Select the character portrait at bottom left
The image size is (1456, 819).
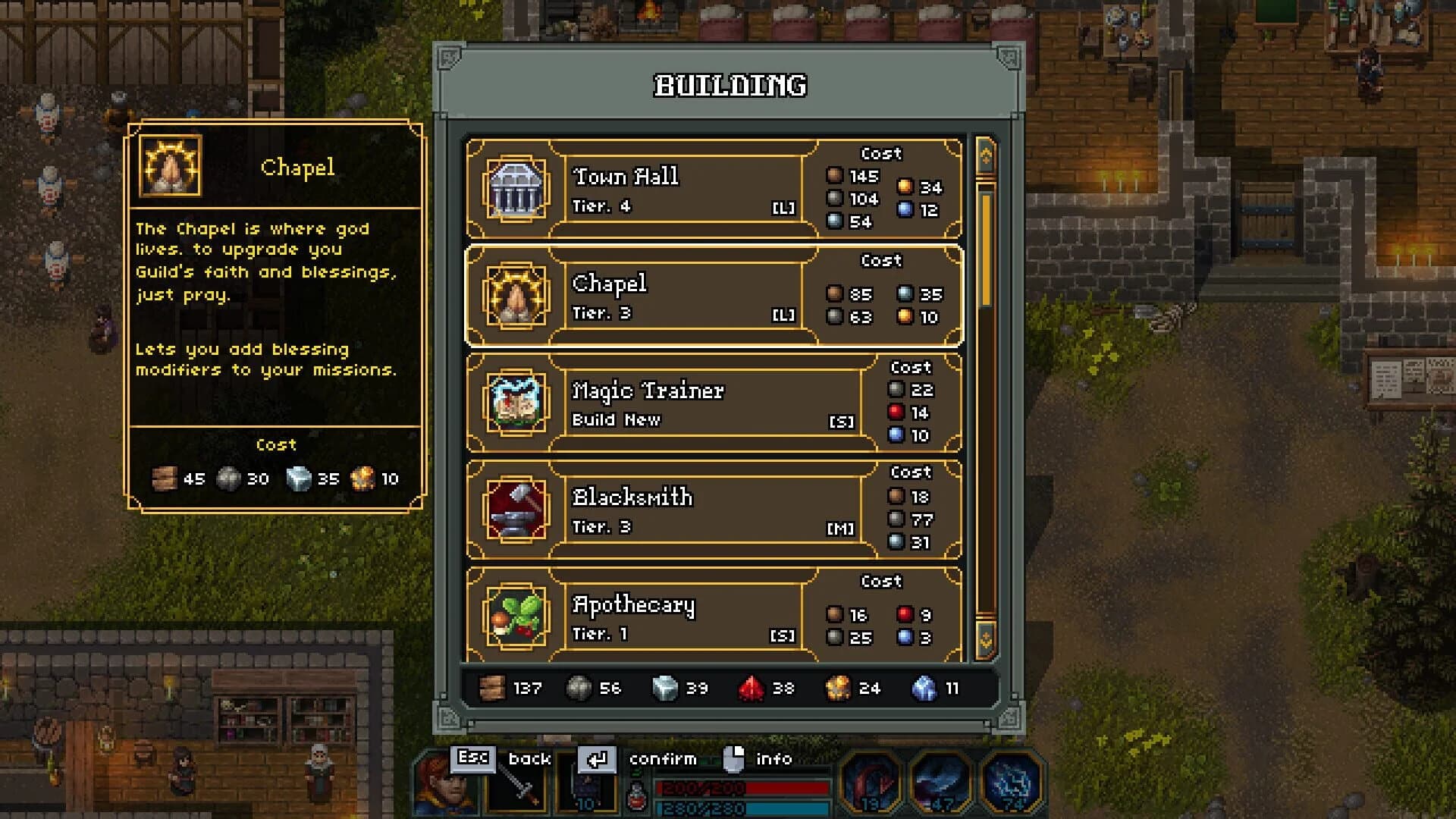coord(446,787)
